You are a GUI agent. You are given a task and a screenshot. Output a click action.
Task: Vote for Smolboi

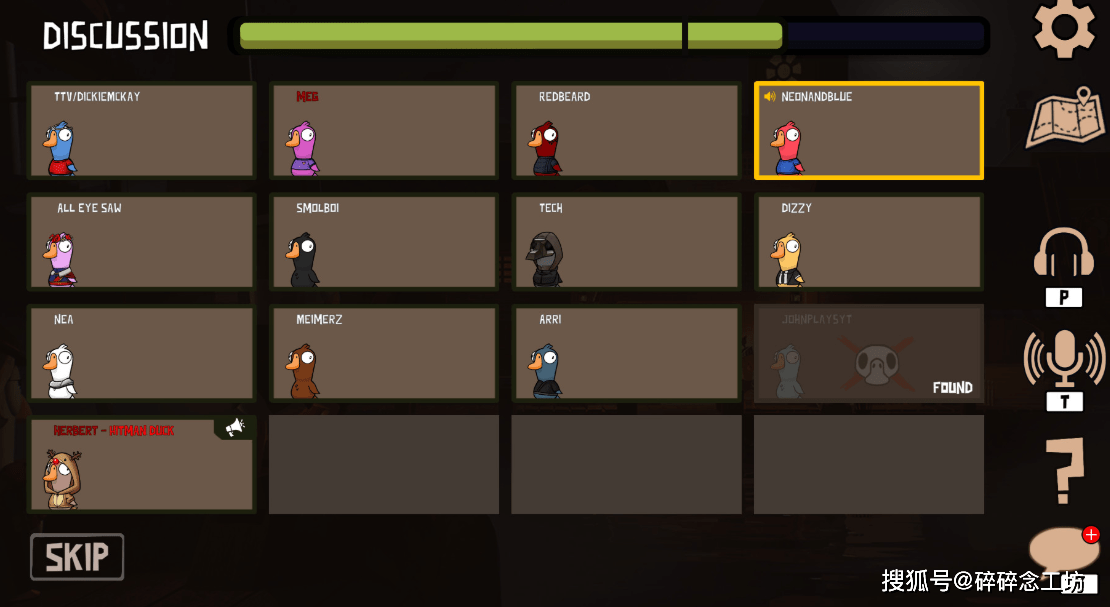click(384, 242)
